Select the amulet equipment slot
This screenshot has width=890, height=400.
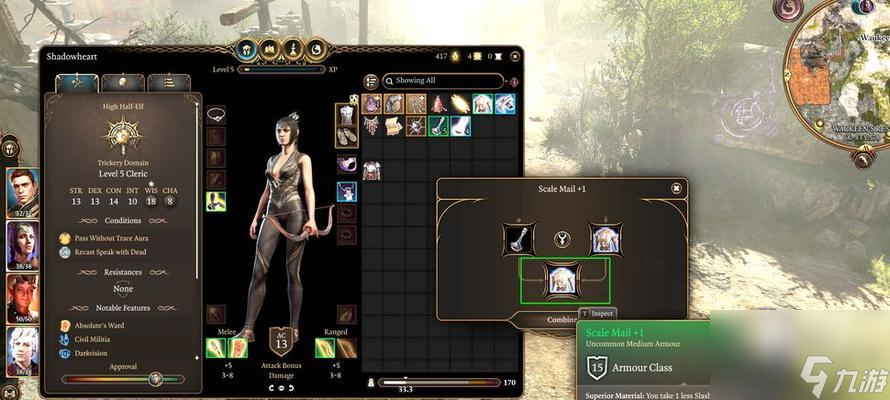[215, 114]
